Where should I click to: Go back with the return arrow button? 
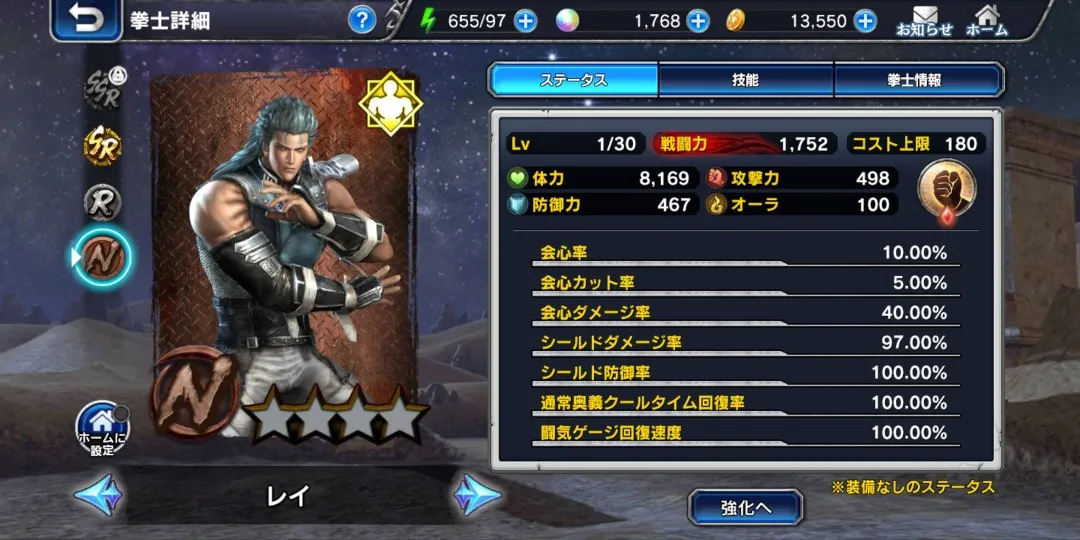click(x=86, y=20)
